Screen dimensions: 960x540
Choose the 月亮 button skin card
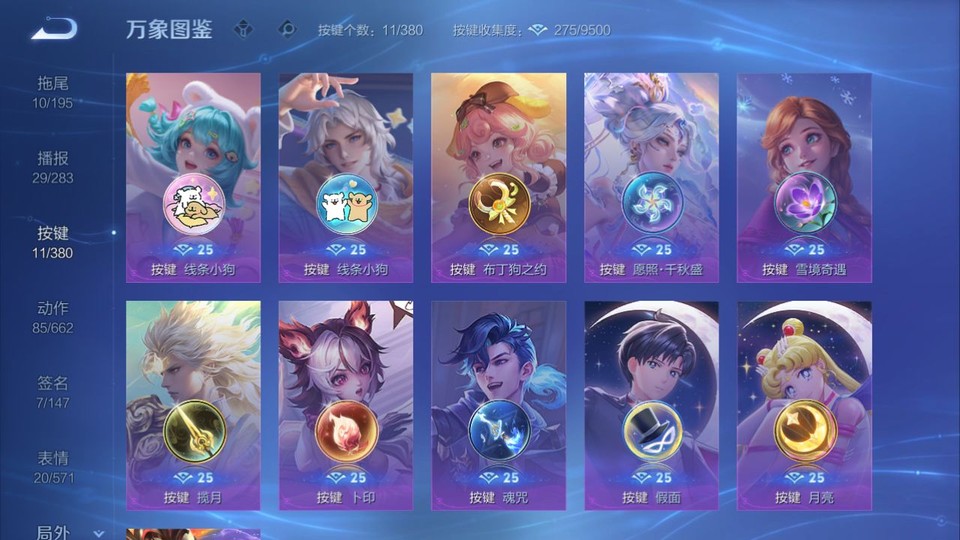[804, 405]
